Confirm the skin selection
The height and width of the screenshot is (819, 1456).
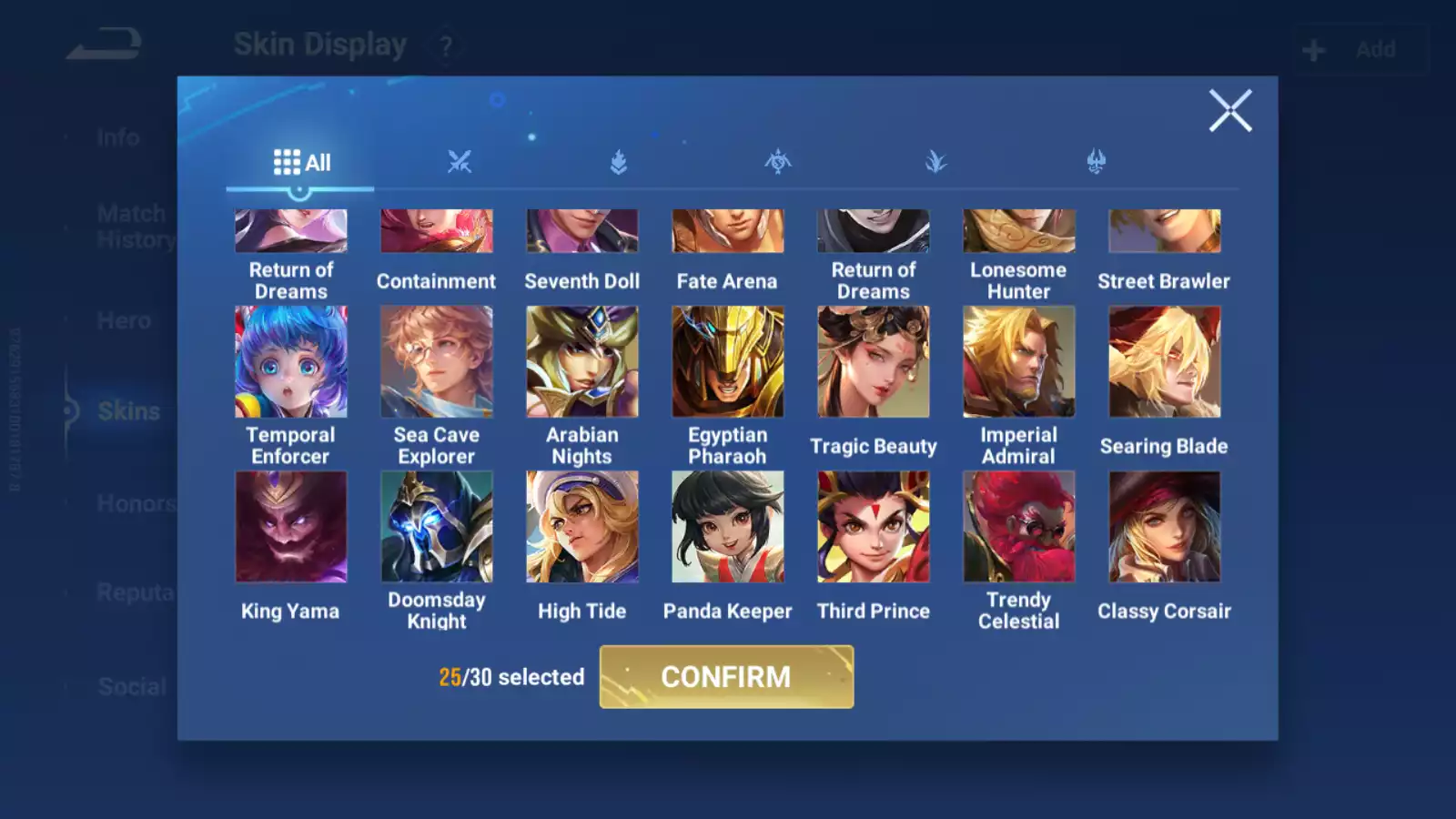(x=726, y=676)
